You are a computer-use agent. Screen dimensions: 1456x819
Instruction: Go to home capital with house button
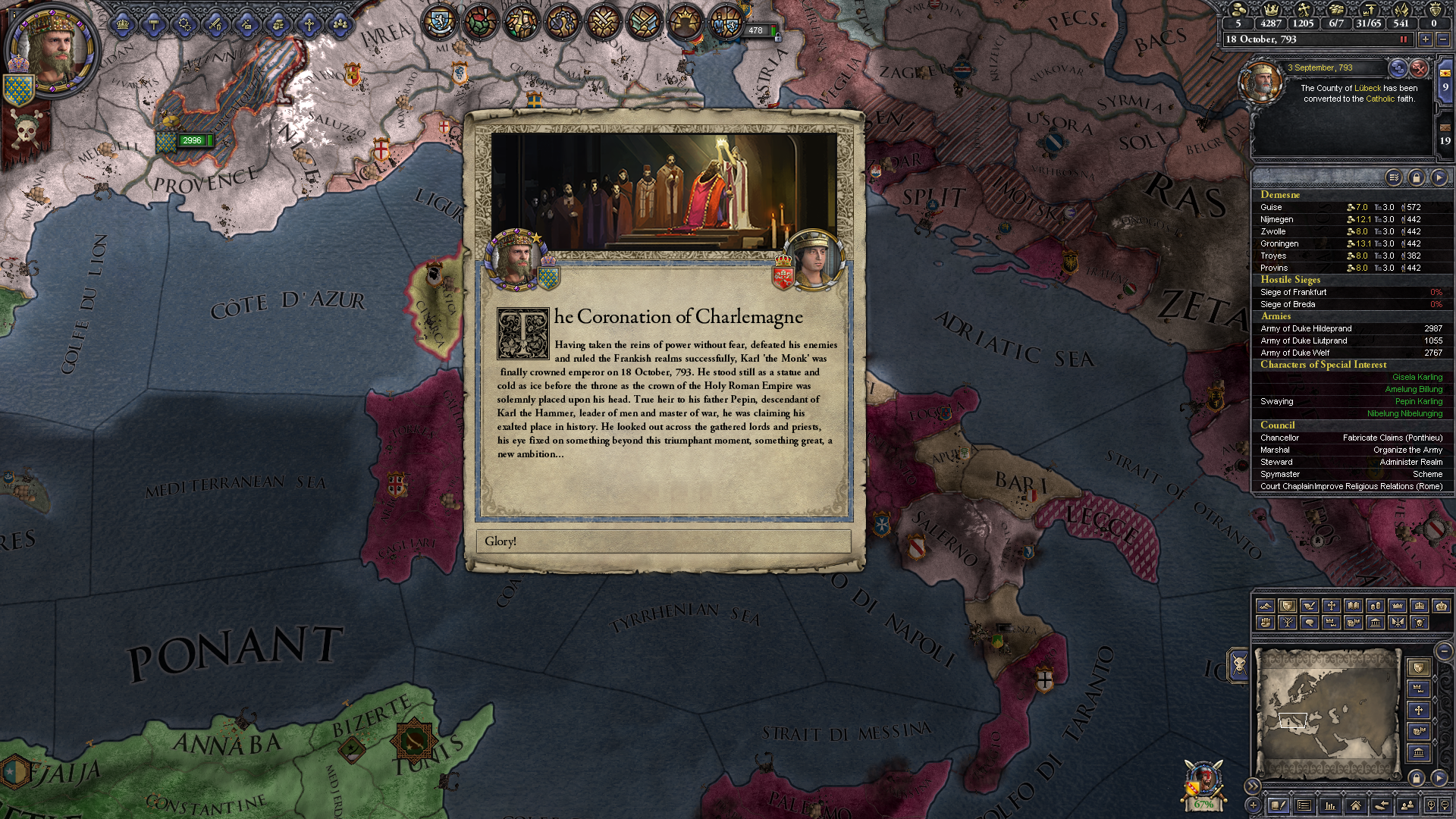click(1355, 805)
